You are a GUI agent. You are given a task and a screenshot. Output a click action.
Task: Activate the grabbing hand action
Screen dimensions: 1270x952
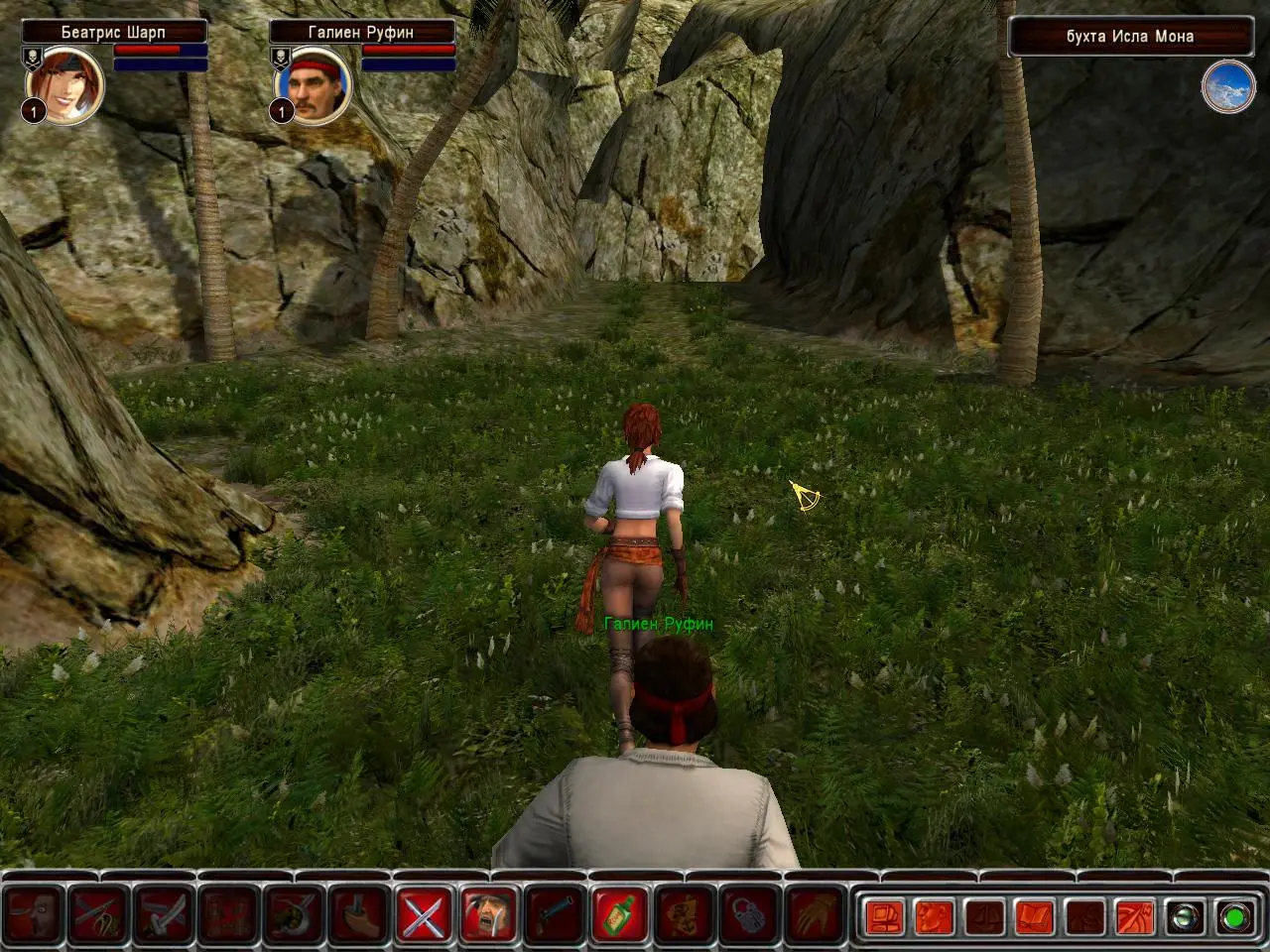[x=814, y=914]
